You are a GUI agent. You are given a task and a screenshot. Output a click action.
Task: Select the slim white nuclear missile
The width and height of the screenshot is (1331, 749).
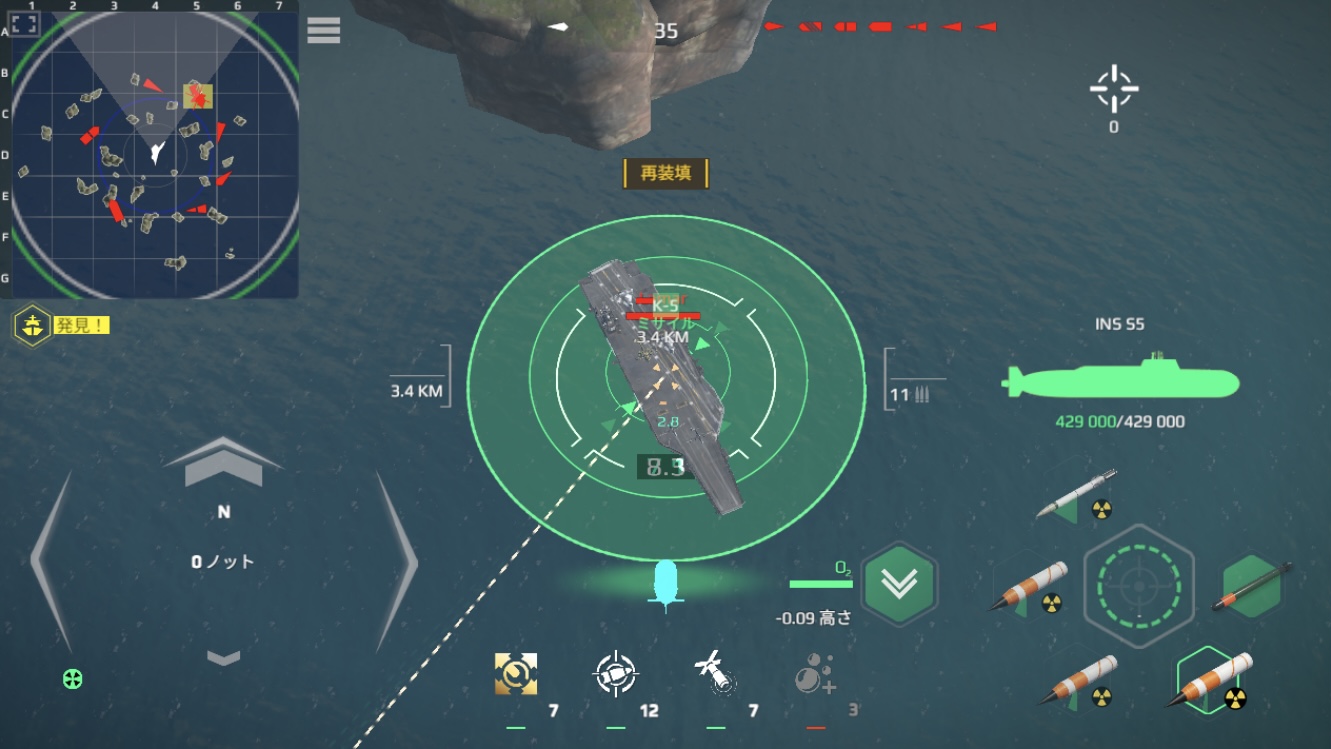pyautogui.click(x=1077, y=494)
